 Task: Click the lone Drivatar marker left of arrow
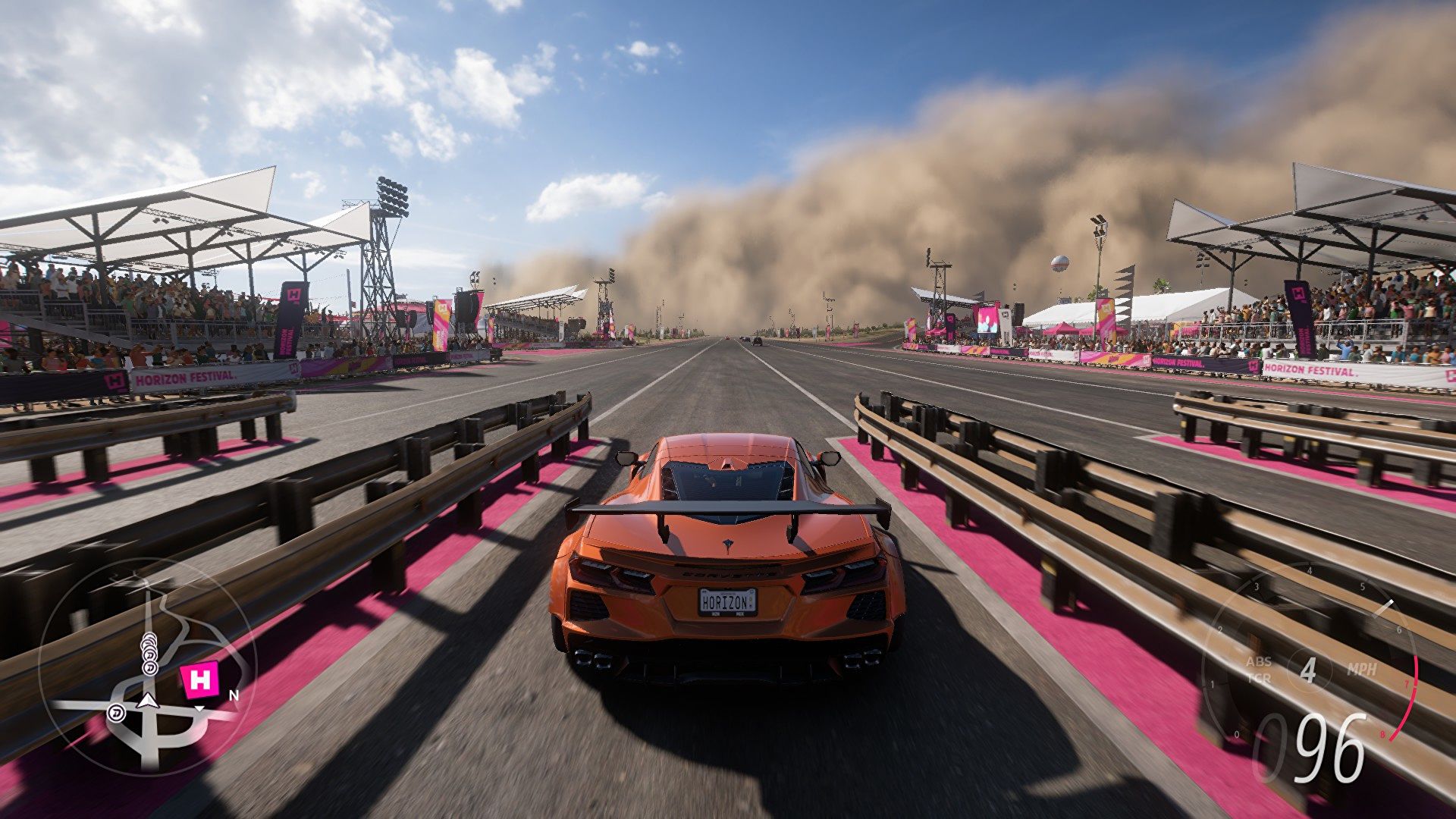[x=115, y=713]
